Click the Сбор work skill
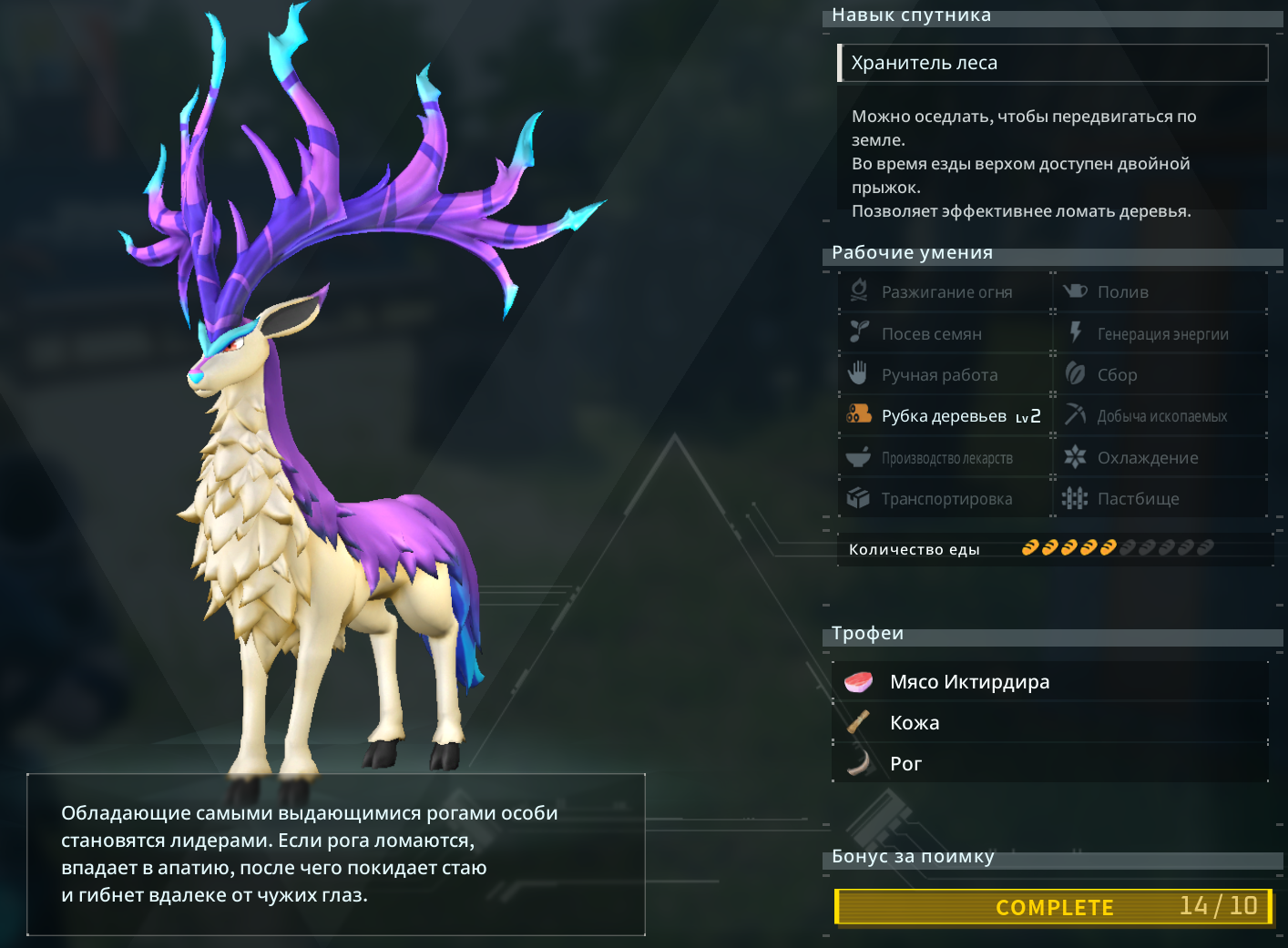The height and width of the screenshot is (948, 1288). pyautogui.click(x=1160, y=375)
